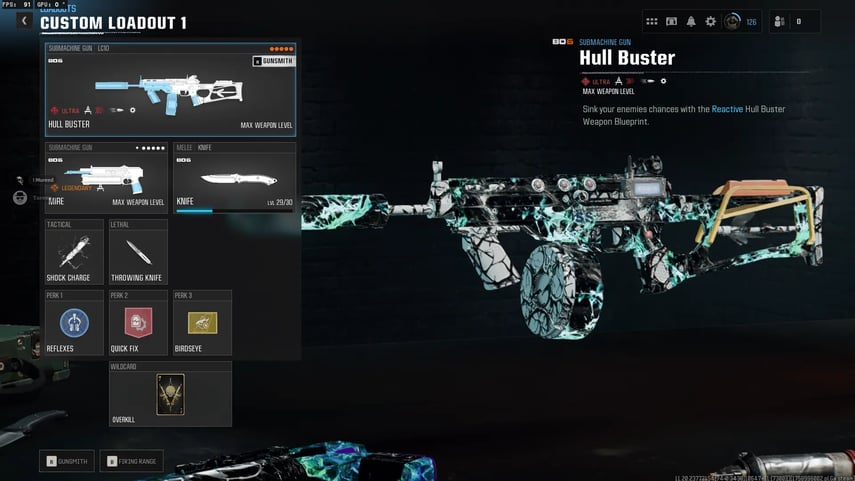This screenshot has height=481, width=855.
Task: Open the Throwing Knife lethal slot
Action: click(x=138, y=252)
